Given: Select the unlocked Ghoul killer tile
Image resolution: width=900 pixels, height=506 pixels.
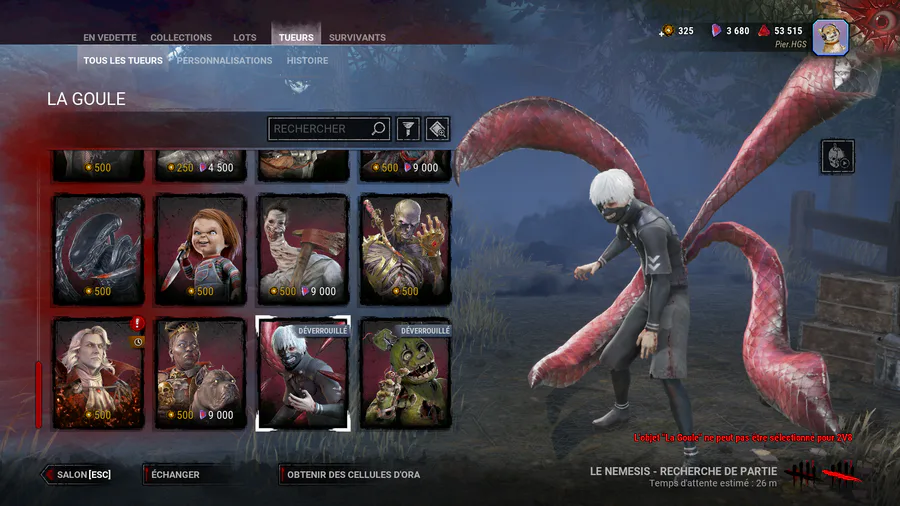Looking at the screenshot, I should point(304,373).
